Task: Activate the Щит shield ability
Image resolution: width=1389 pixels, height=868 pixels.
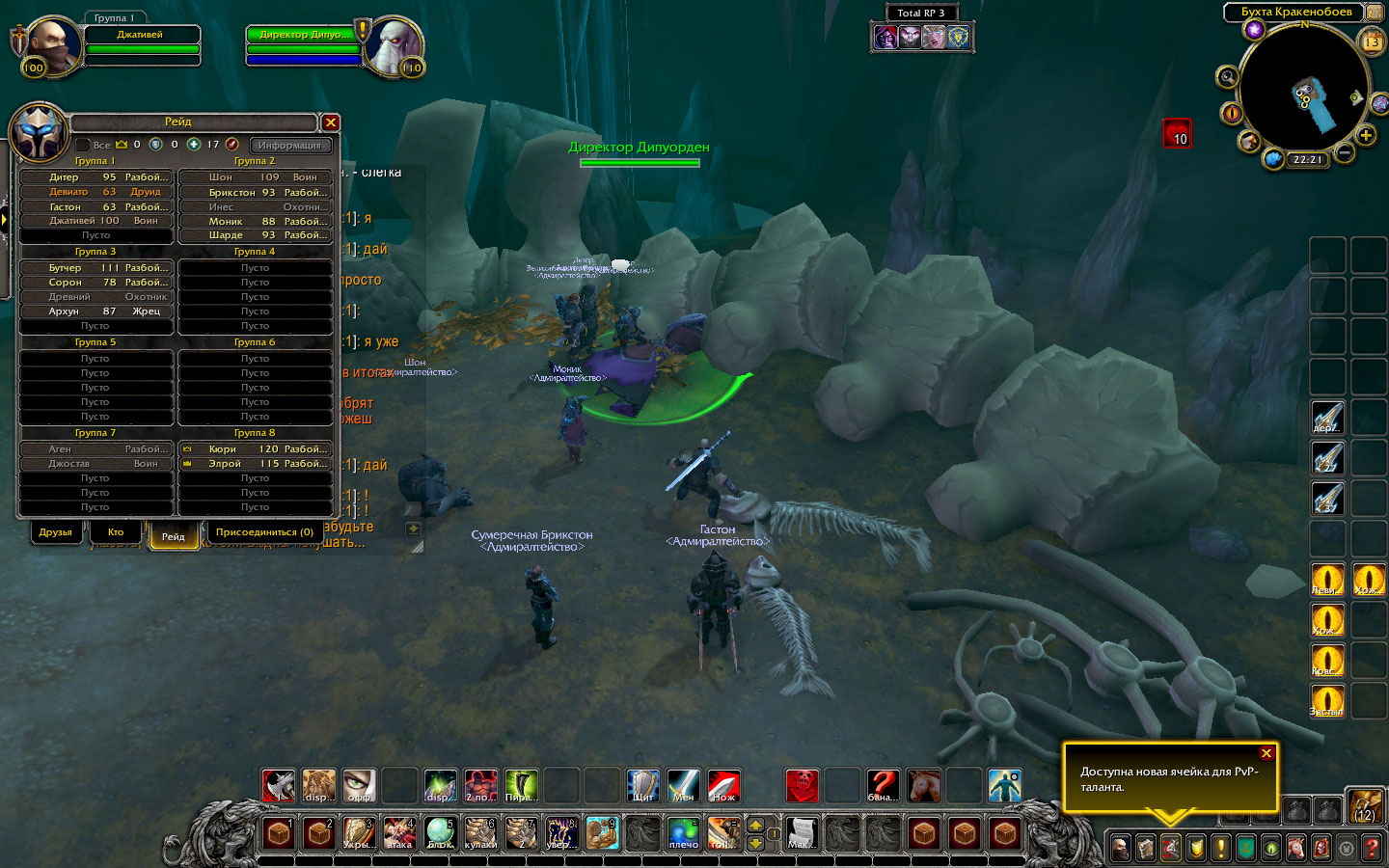Action: tap(642, 786)
